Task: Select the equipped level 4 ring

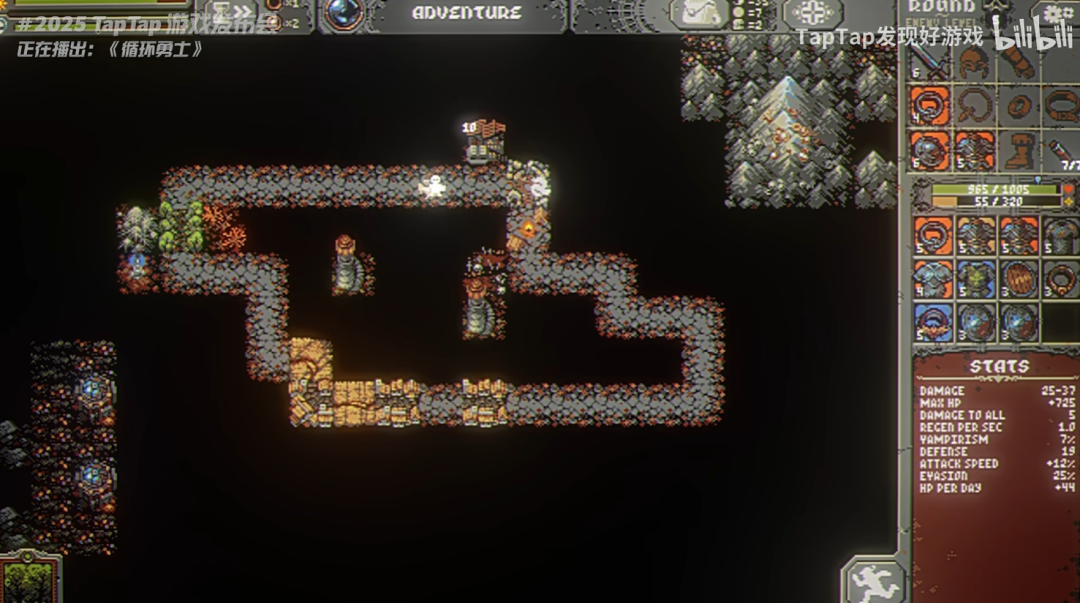Action: pyautogui.click(x=930, y=106)
